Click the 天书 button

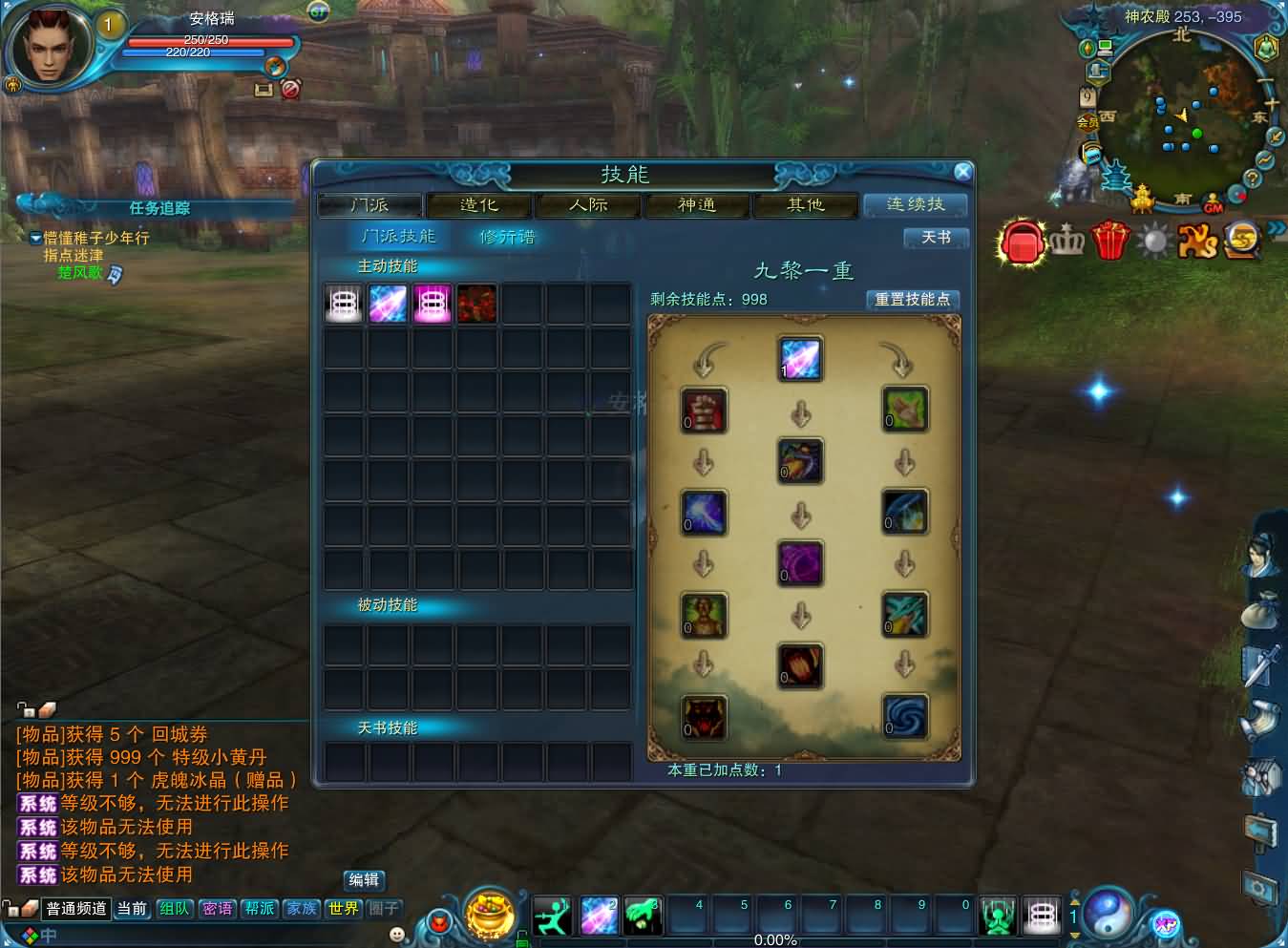click(936, 238)
